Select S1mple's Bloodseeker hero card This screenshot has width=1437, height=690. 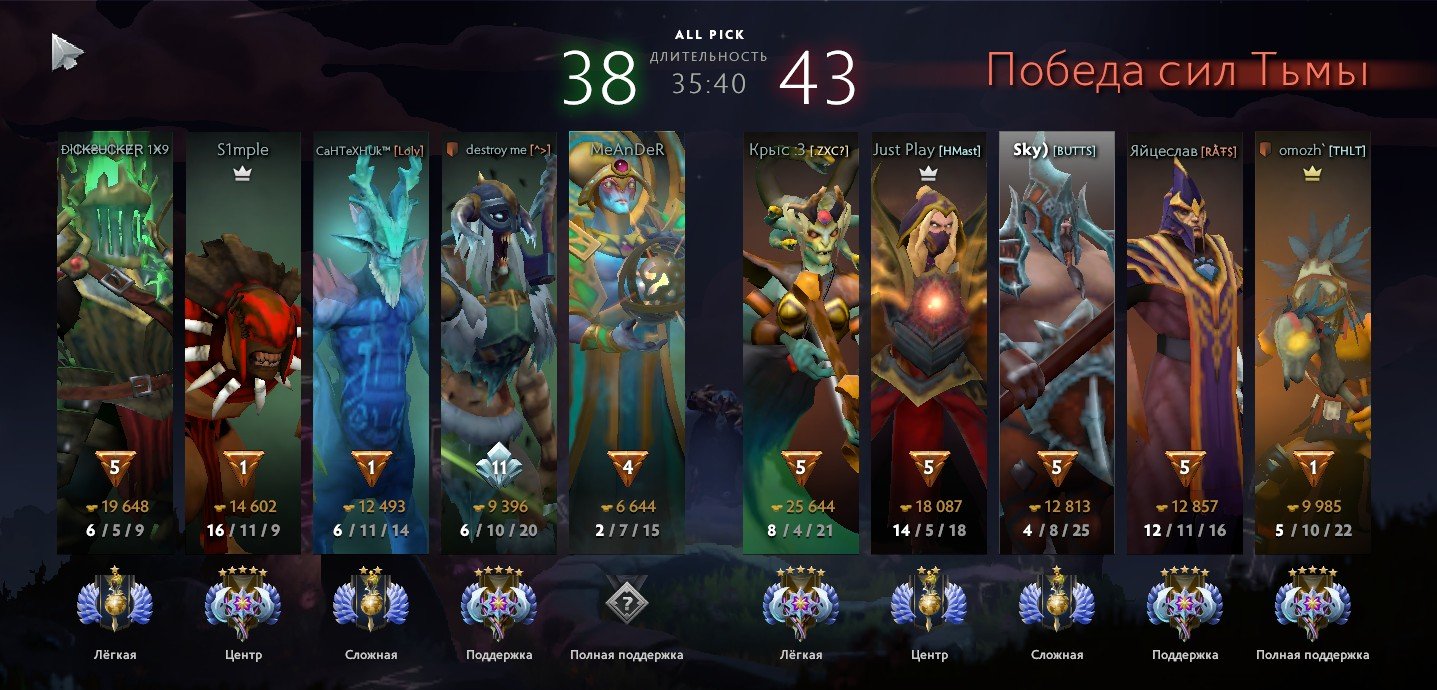tap(243, 340)
